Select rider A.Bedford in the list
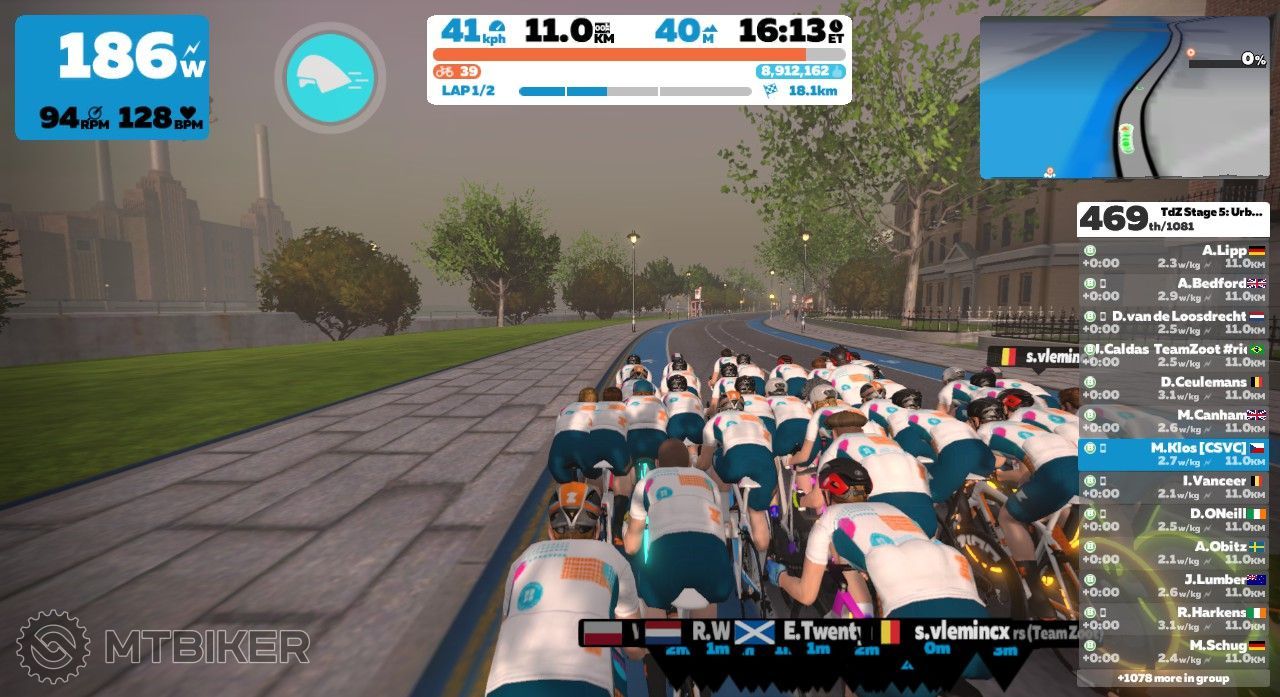1280x697 pixels. [x=1173, y=290]
